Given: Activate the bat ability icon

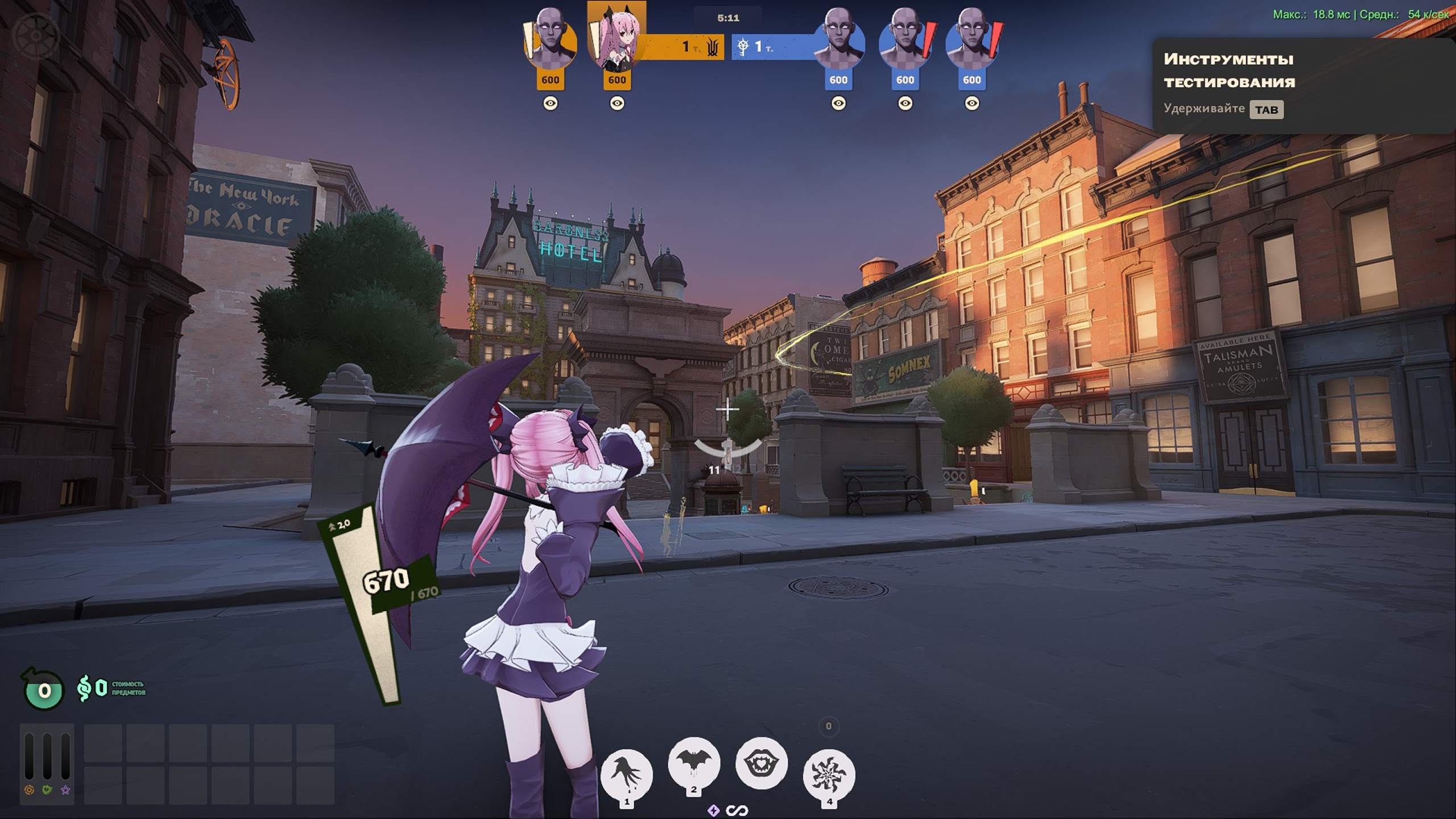Looking at the screenshot, I should (x=693, y=763).
